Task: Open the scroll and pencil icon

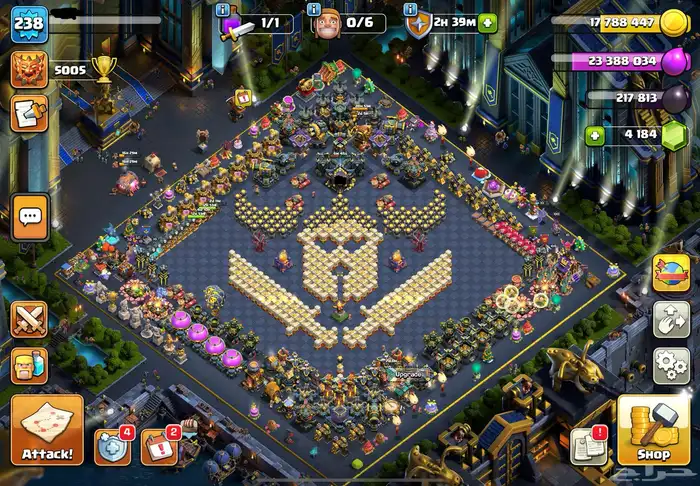Action: (x=29, y=113)
